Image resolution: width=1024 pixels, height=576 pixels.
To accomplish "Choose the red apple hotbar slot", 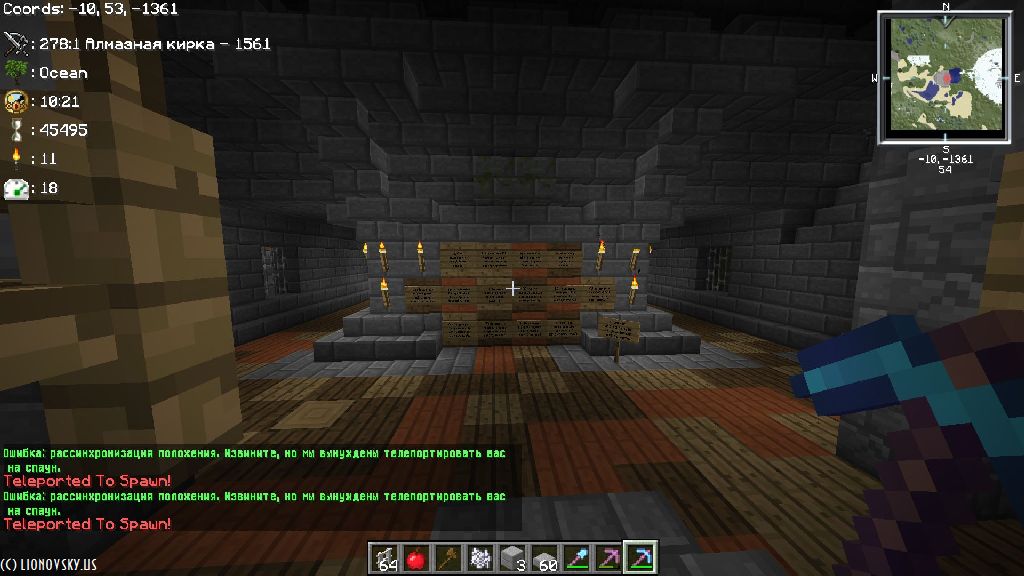I will point(417,558).
